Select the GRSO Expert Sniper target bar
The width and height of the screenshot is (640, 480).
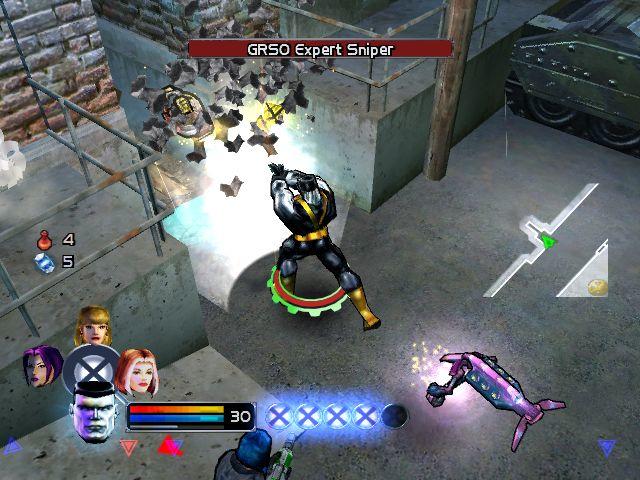pos(320,48)
